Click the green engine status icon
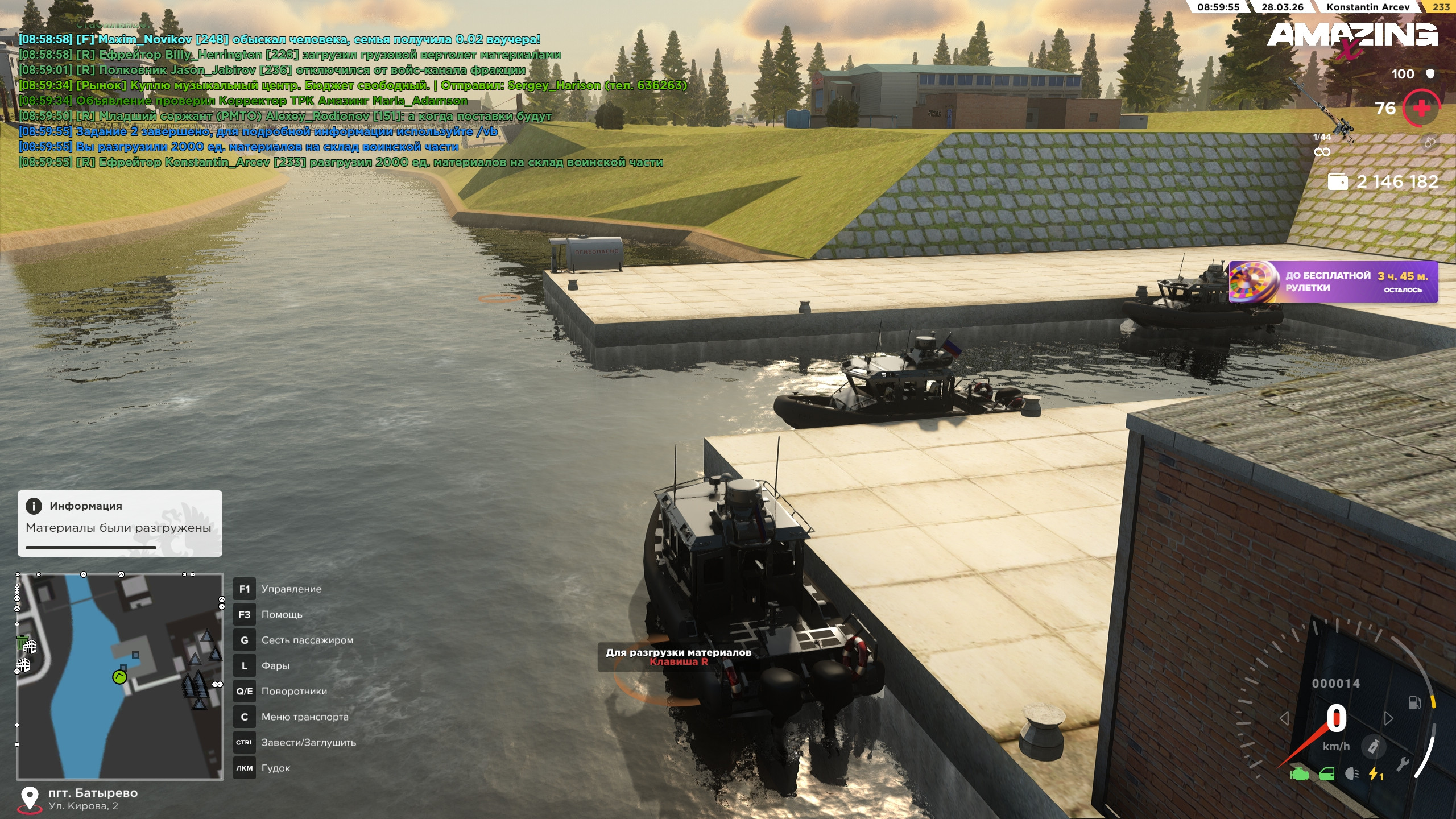The height and width of the screenshot is (819, 1456). [x=1299, y=775]
